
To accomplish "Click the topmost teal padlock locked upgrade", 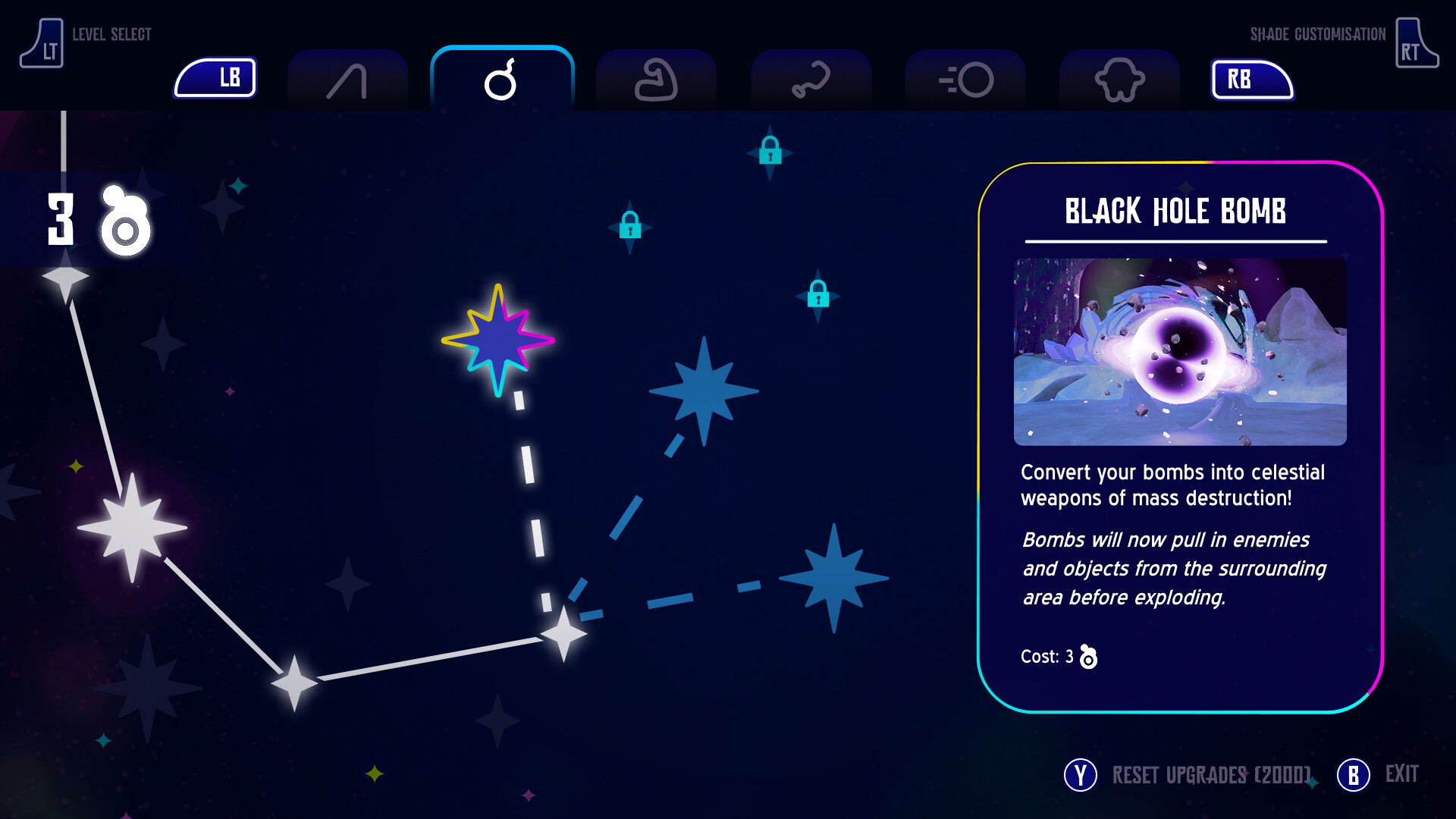I will [x=770, y=152].
